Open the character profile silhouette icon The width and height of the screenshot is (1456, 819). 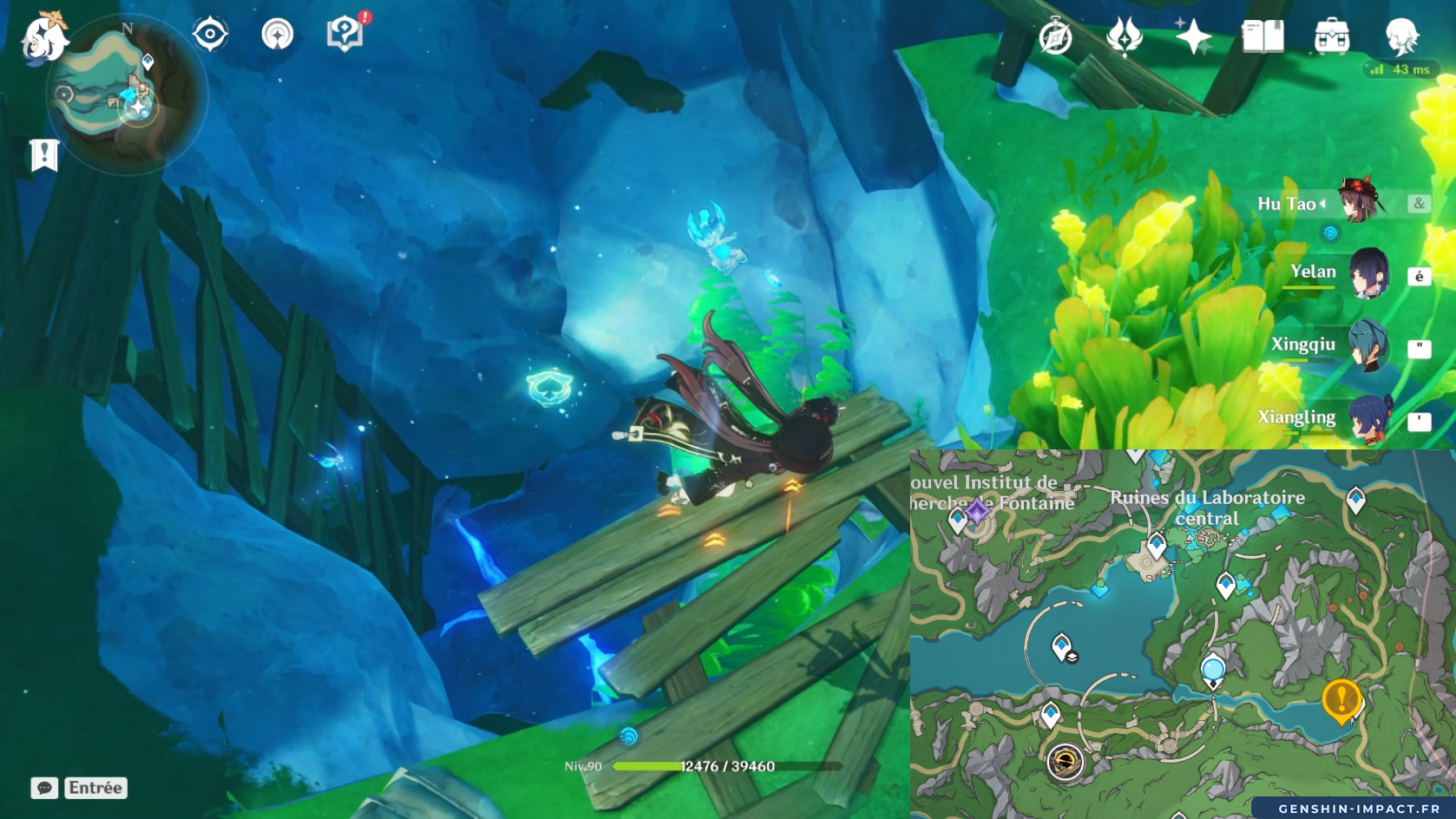click(x=1400, y=37)
